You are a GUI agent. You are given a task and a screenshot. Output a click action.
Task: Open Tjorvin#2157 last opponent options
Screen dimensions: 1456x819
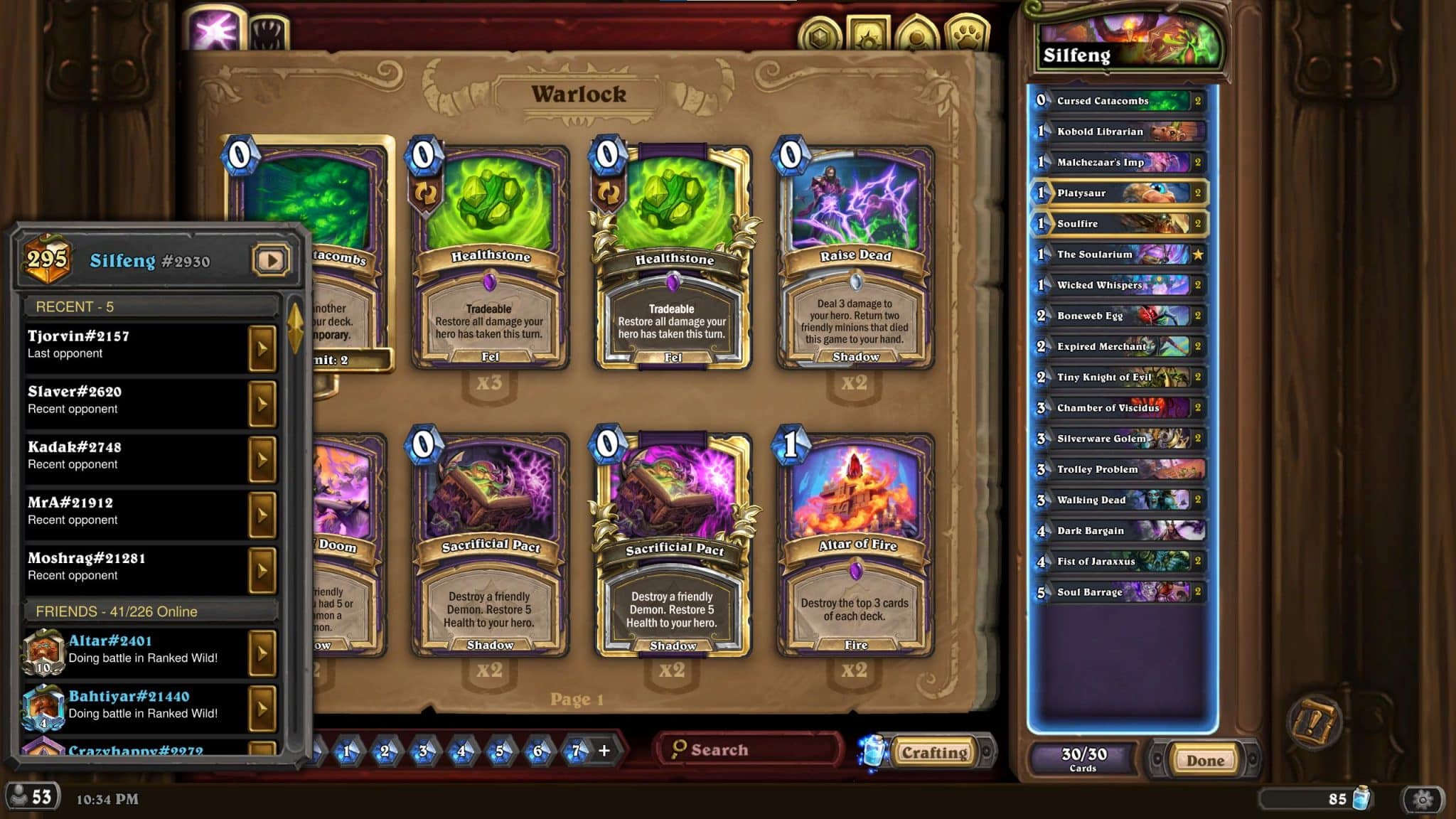pos(262,348)
